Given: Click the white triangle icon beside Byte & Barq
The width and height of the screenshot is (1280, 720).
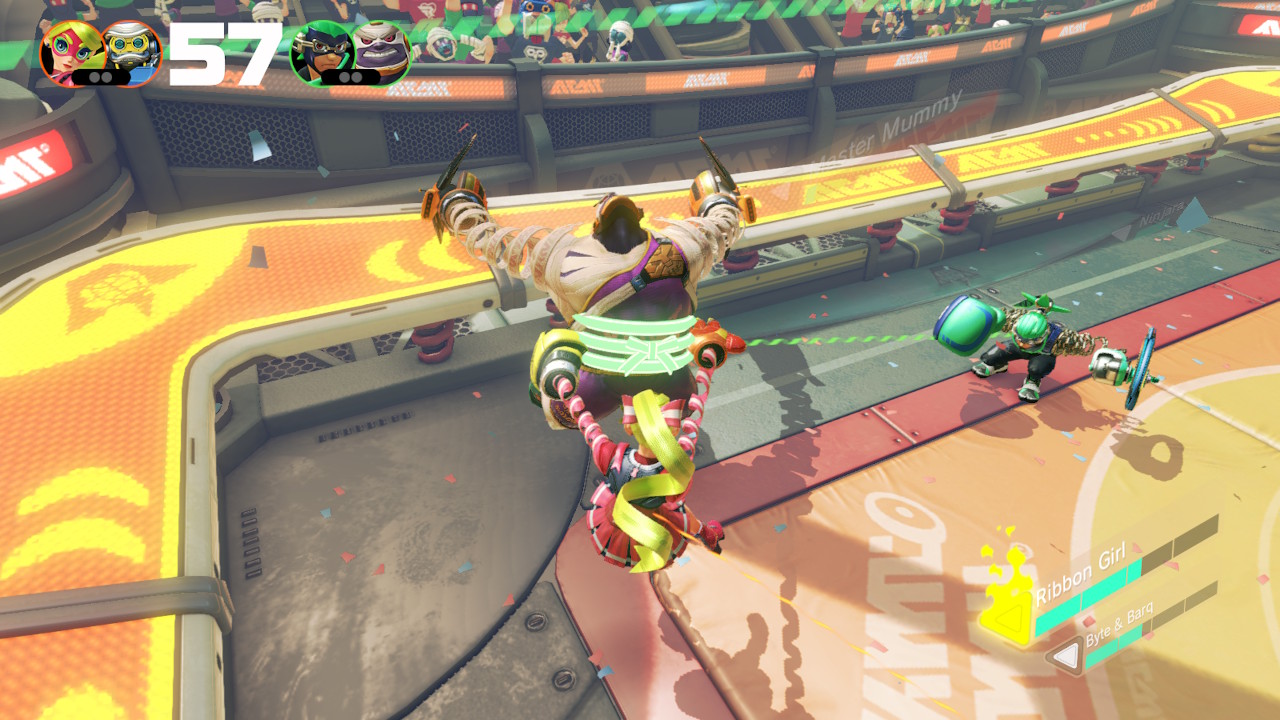Looking at the screenshot, I should pyautogui.click(x=1066, y=657).
